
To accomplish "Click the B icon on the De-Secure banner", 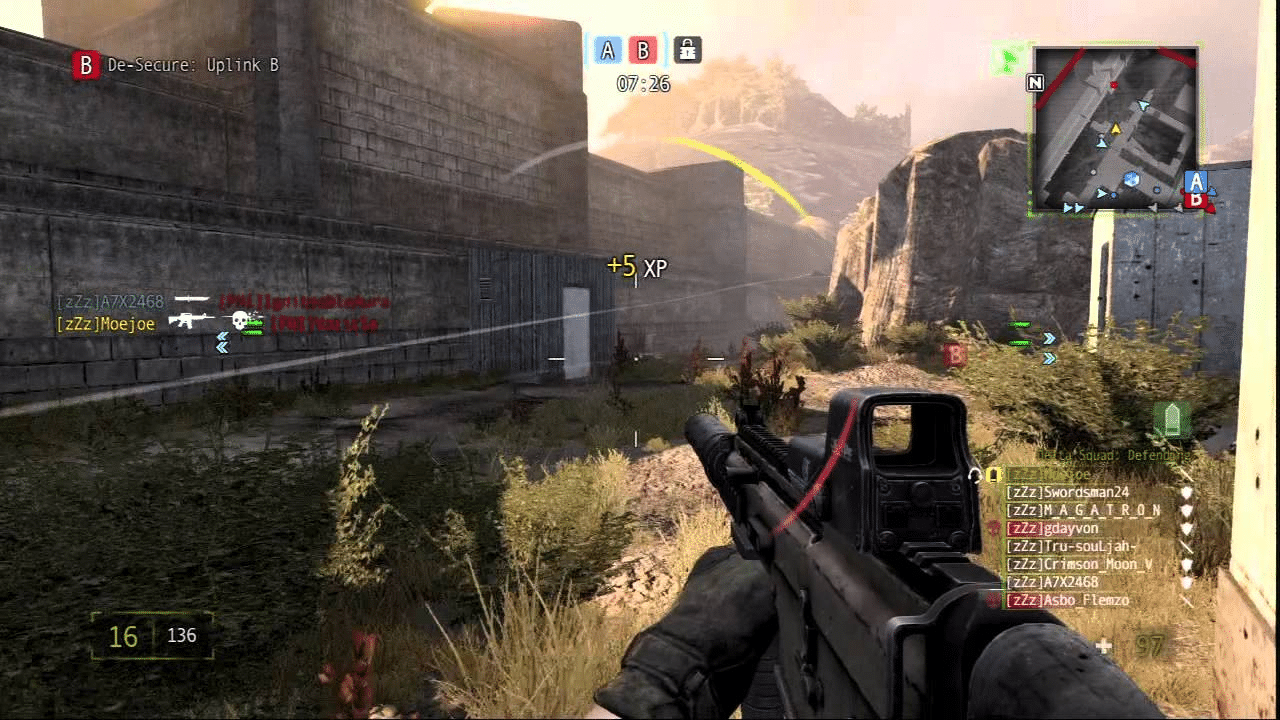I will pyautogui.click(x=86, y=65).
